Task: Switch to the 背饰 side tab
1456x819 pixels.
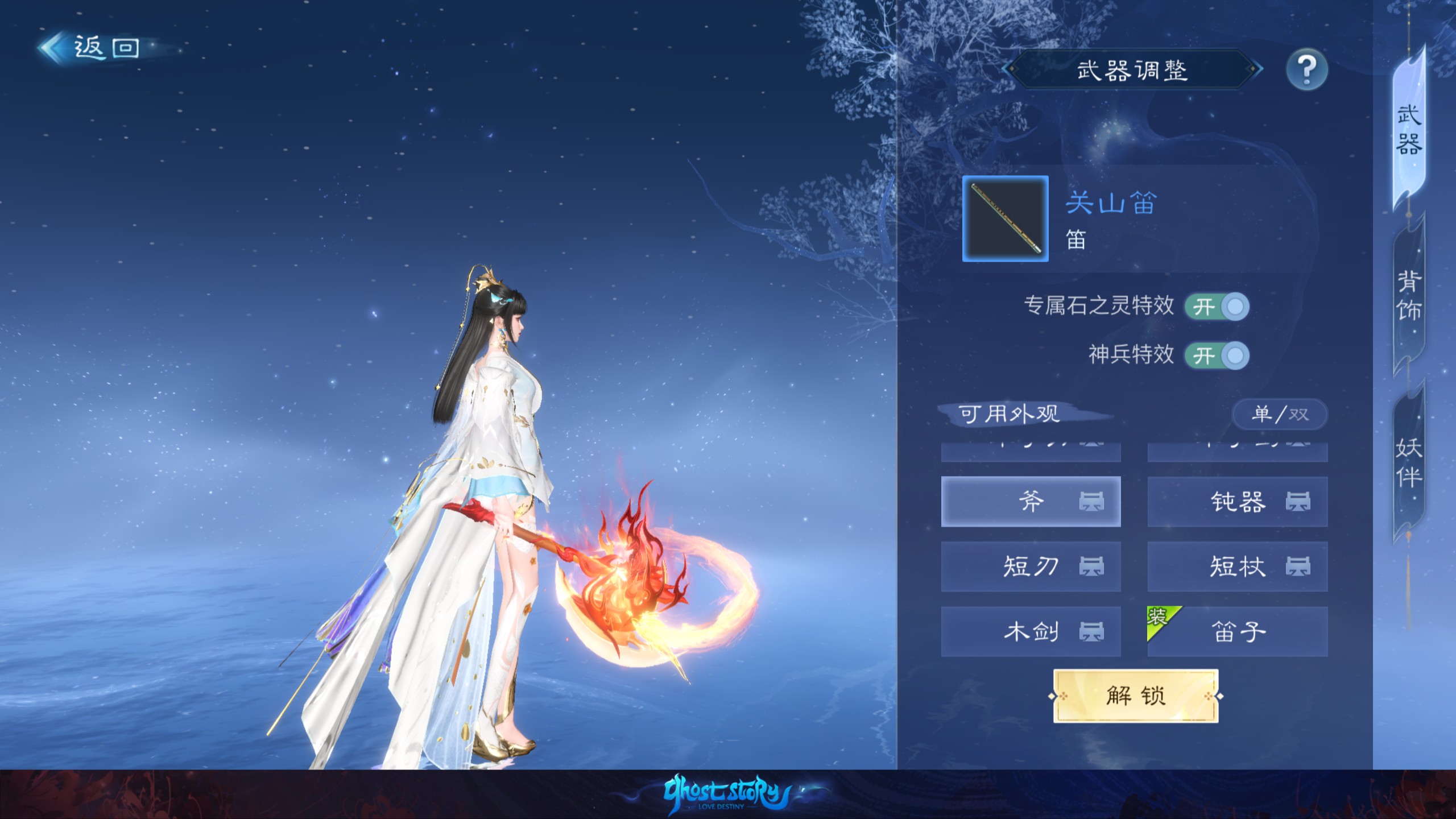Action: [1409, 296]
